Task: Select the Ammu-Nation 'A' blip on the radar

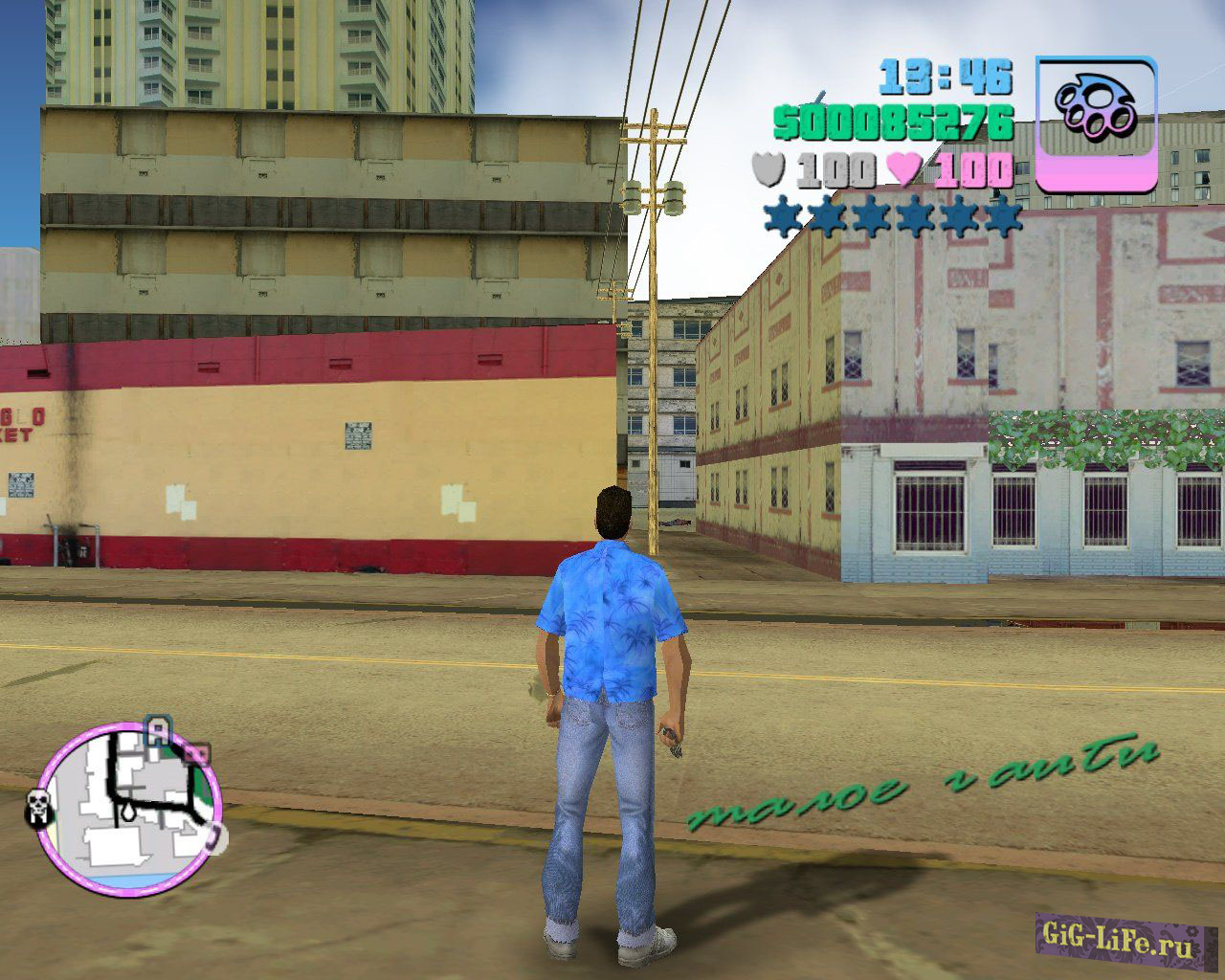Action: [157, 731]
